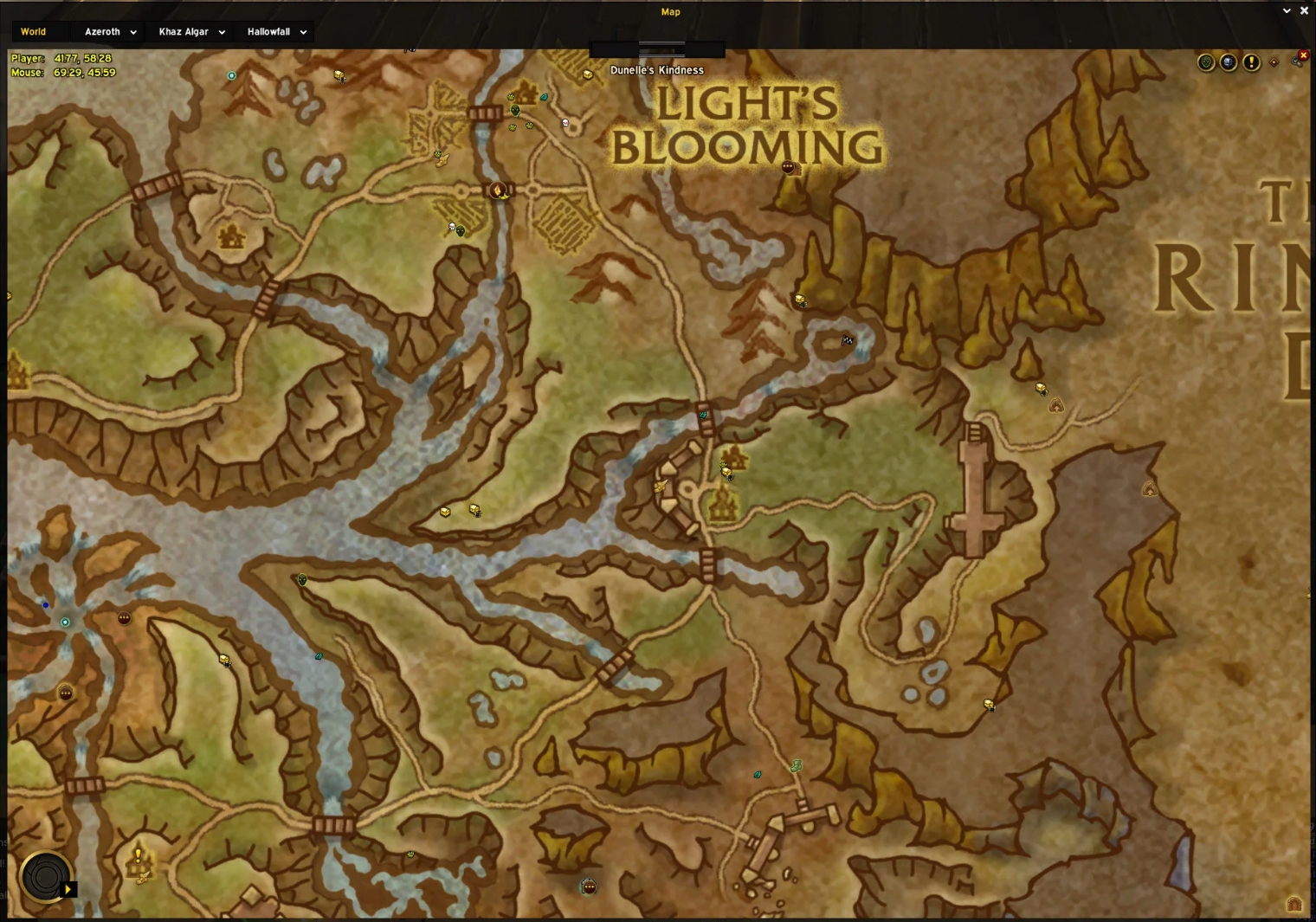Click the flame marker on the road

coord(498,190)
